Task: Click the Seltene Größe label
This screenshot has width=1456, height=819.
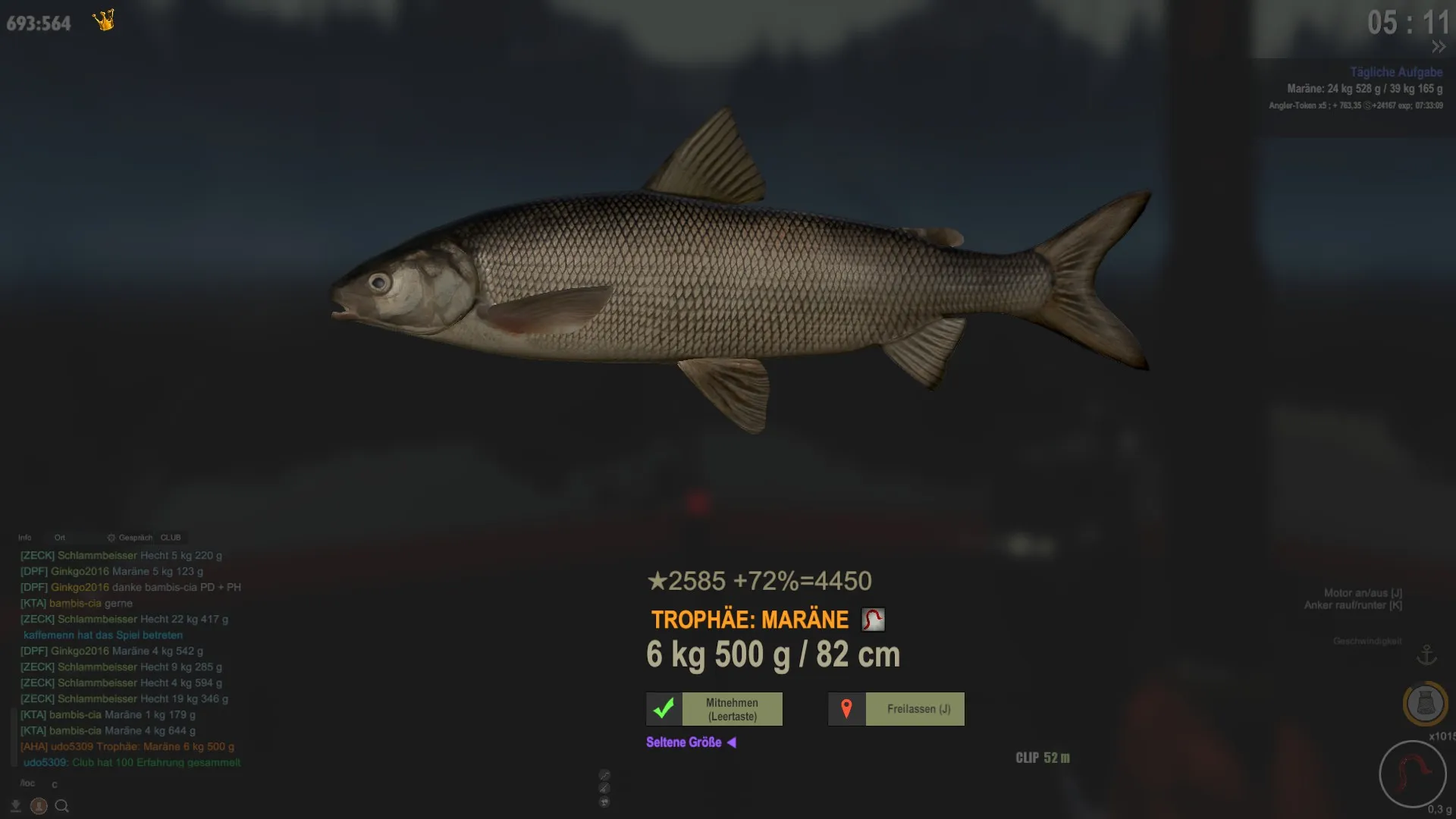Action: click(684, 742)
